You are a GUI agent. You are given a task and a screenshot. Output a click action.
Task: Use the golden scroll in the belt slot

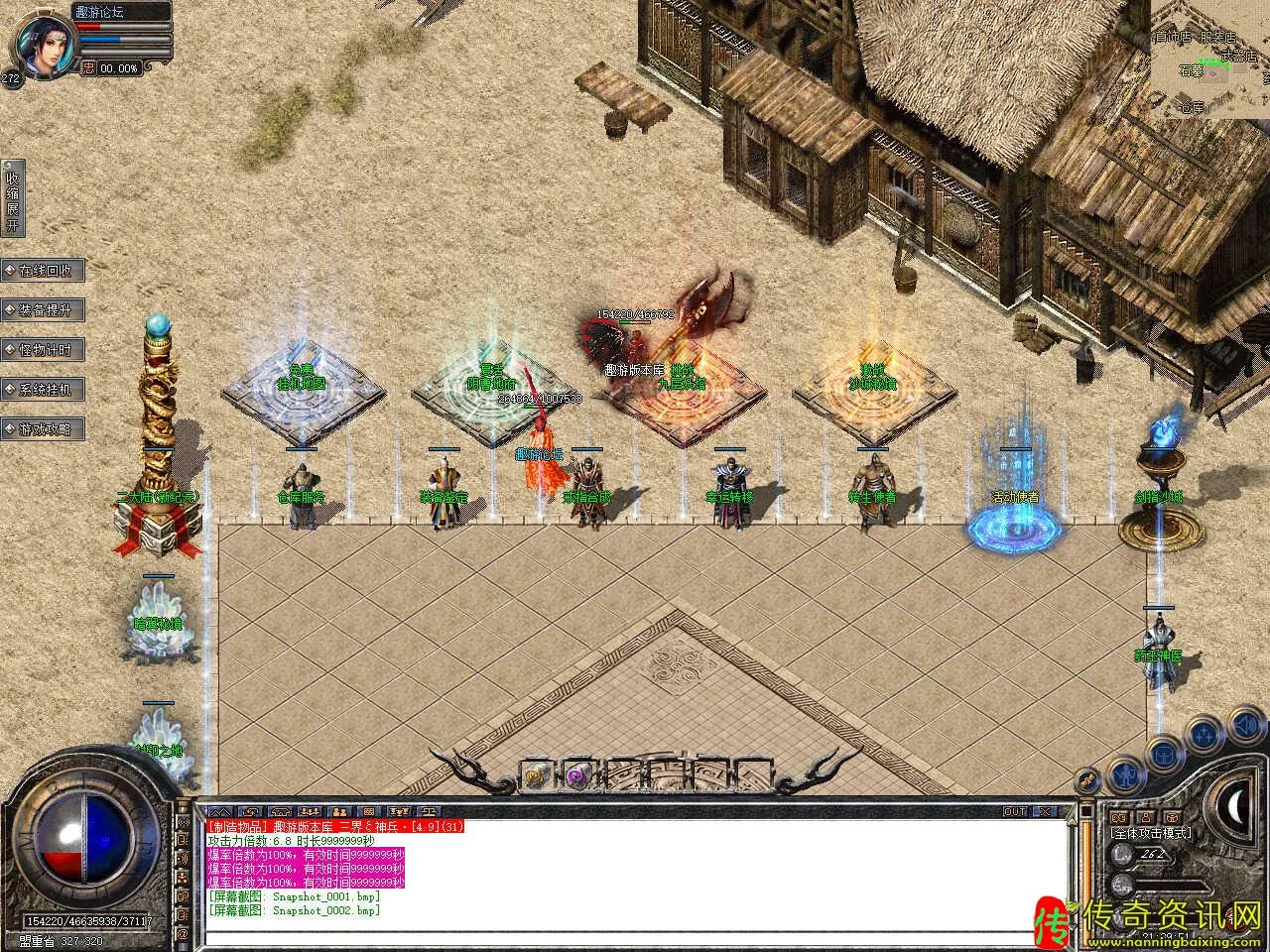[x=536, y=773]
